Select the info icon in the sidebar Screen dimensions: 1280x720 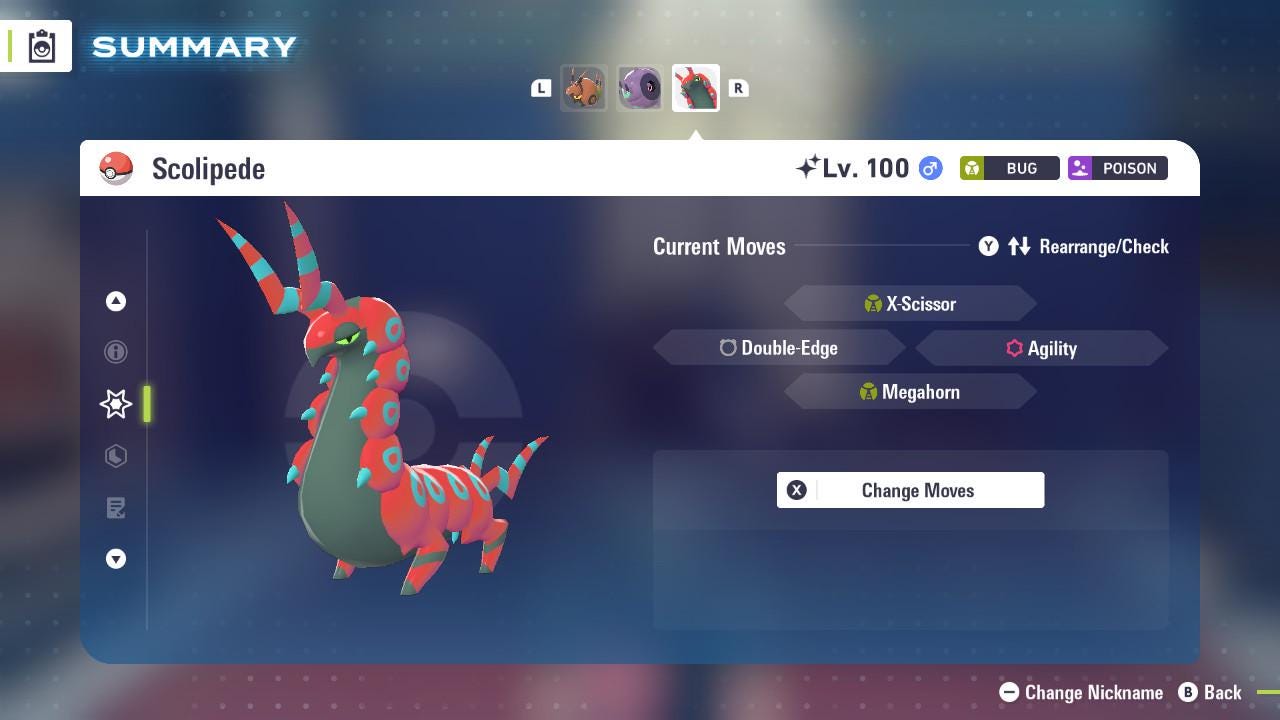[x=115, y=352]
